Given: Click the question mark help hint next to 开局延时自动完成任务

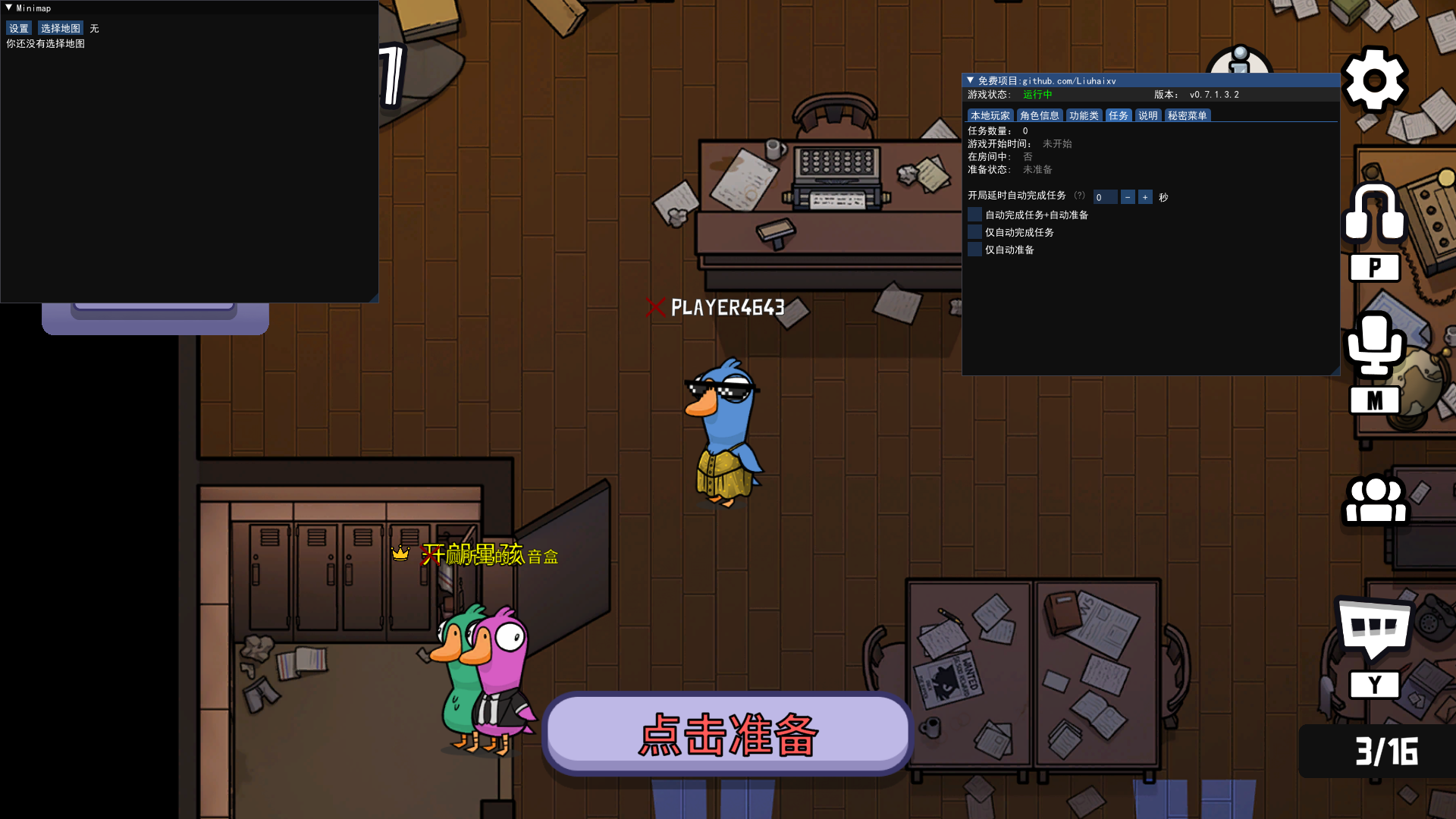Looking at the screenshot, I should [1080, 195].
